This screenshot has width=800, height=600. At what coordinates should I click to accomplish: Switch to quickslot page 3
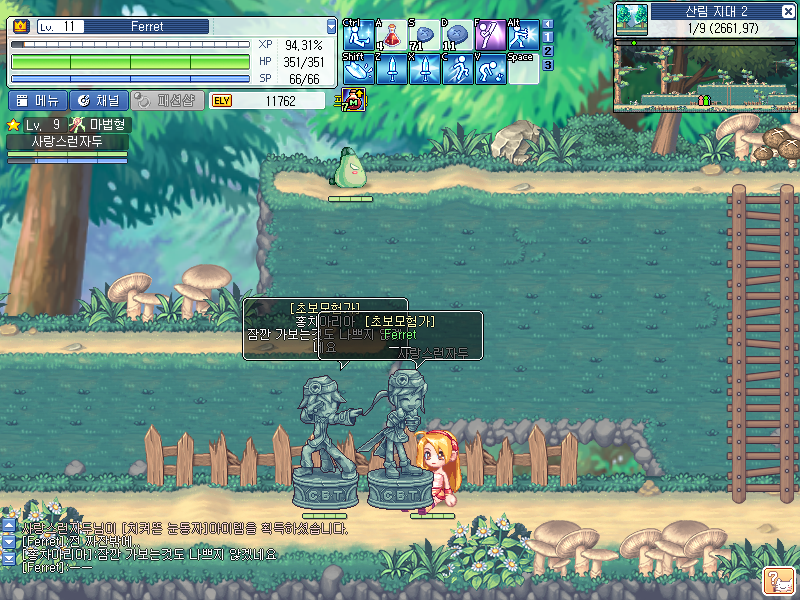click(x=548, y=65)
